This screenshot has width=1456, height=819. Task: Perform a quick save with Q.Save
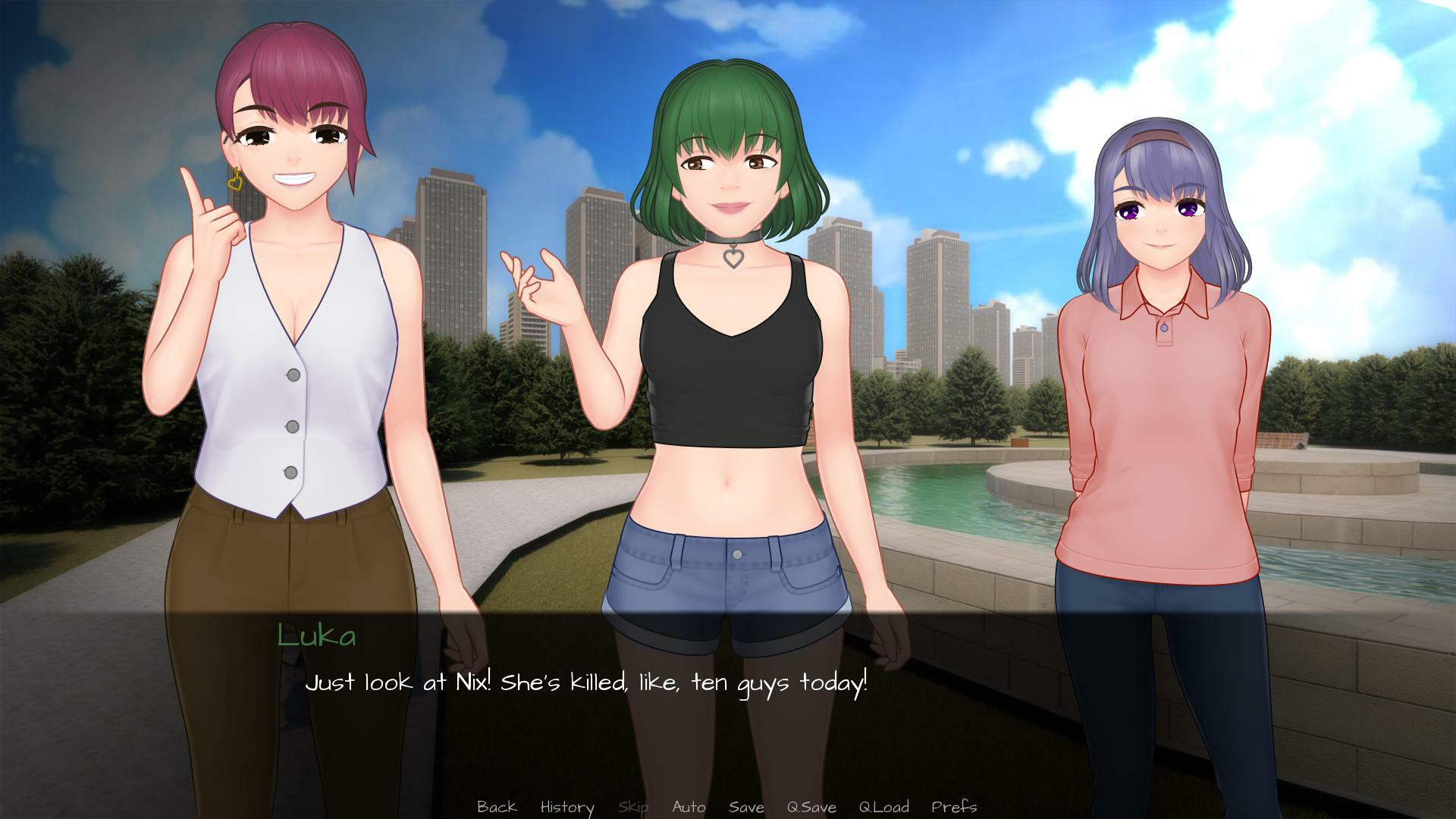coord(811,807)
